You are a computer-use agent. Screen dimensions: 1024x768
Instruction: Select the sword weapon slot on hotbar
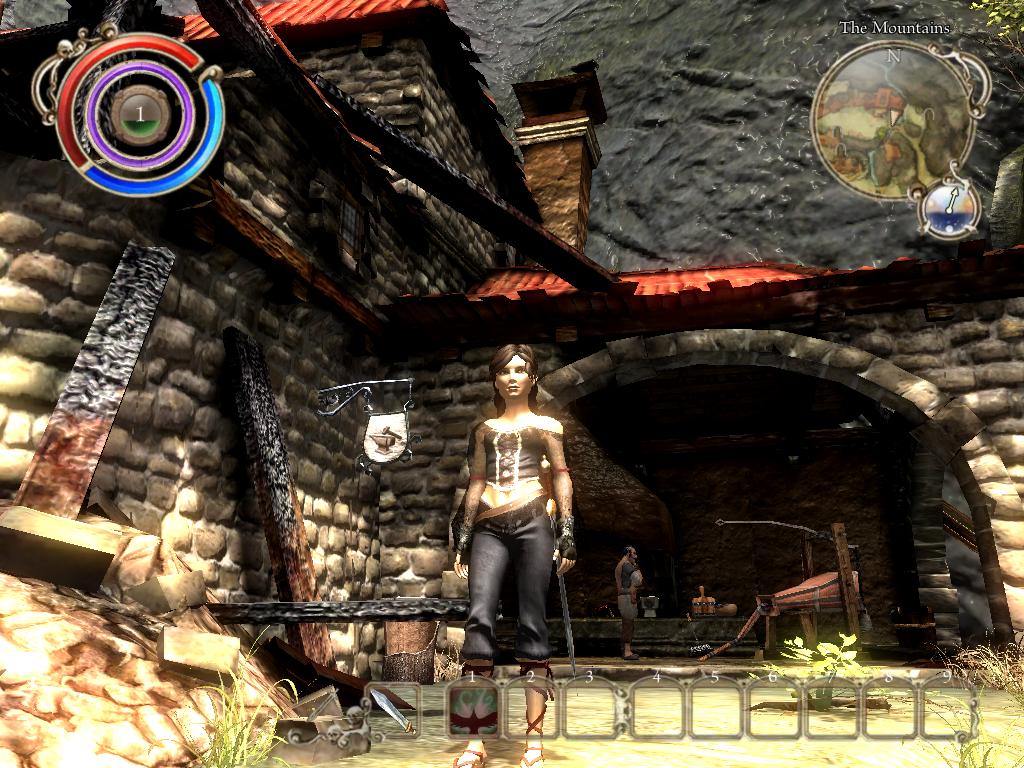tap(398, 712)
